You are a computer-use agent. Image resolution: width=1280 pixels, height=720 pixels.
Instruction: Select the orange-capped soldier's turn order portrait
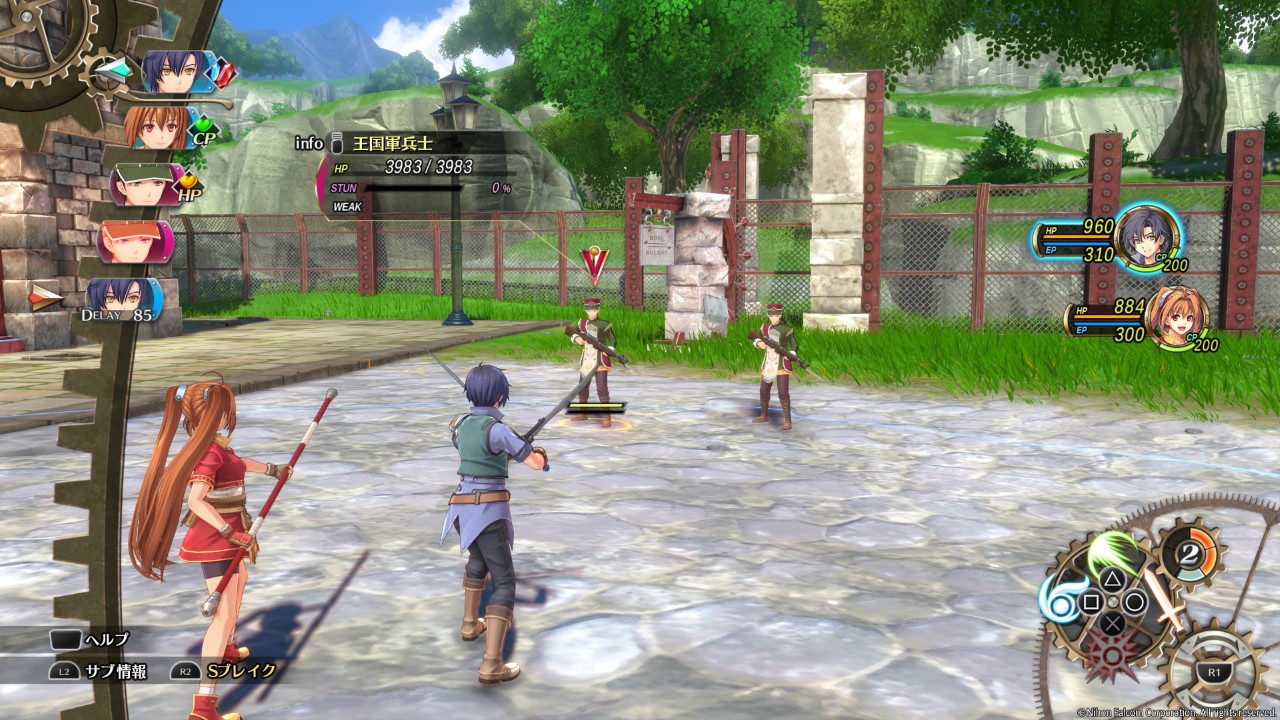pyautogui.click(x=134, y=241)
